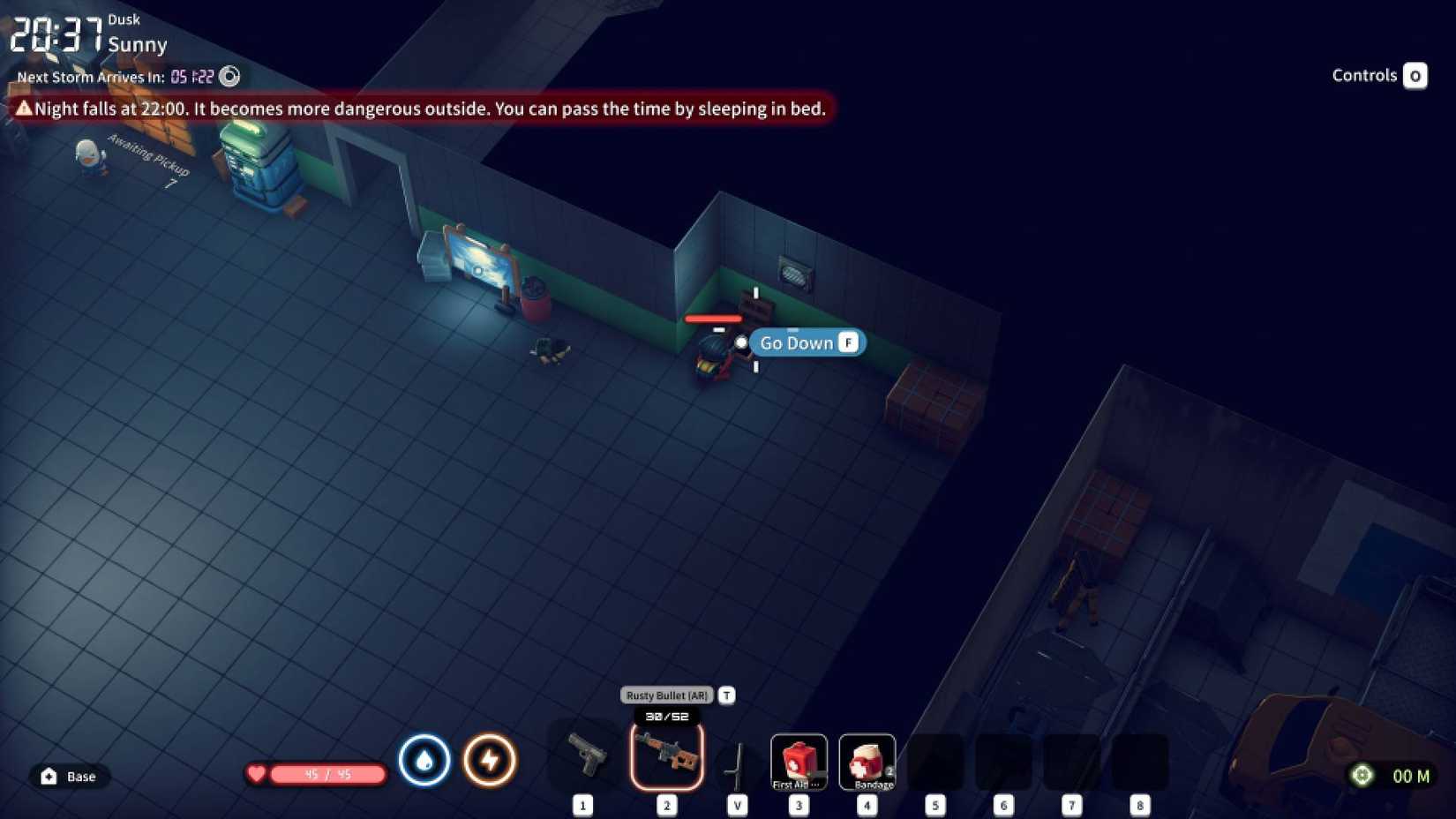Image resolution: width=1456 pixels, height=819 pixels.
Task: Click empty hotbar slot 5
Action: pyautogui.click(x=936, y=761)
